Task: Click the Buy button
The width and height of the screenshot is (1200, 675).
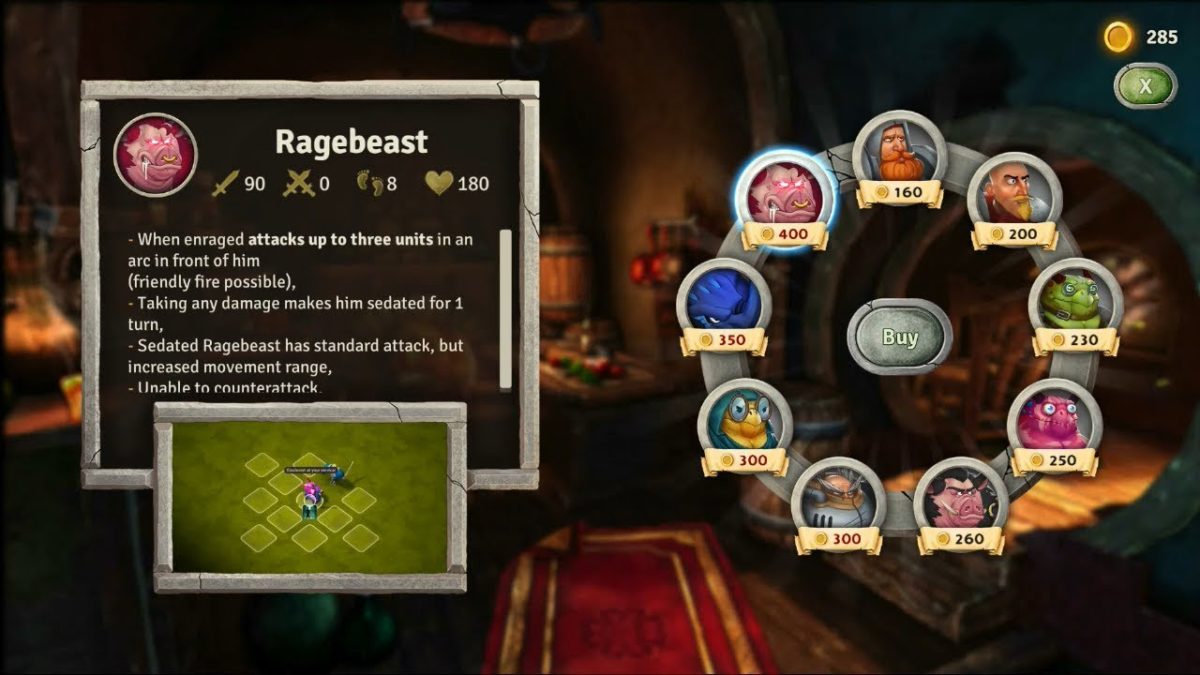Action: point(899,337)
